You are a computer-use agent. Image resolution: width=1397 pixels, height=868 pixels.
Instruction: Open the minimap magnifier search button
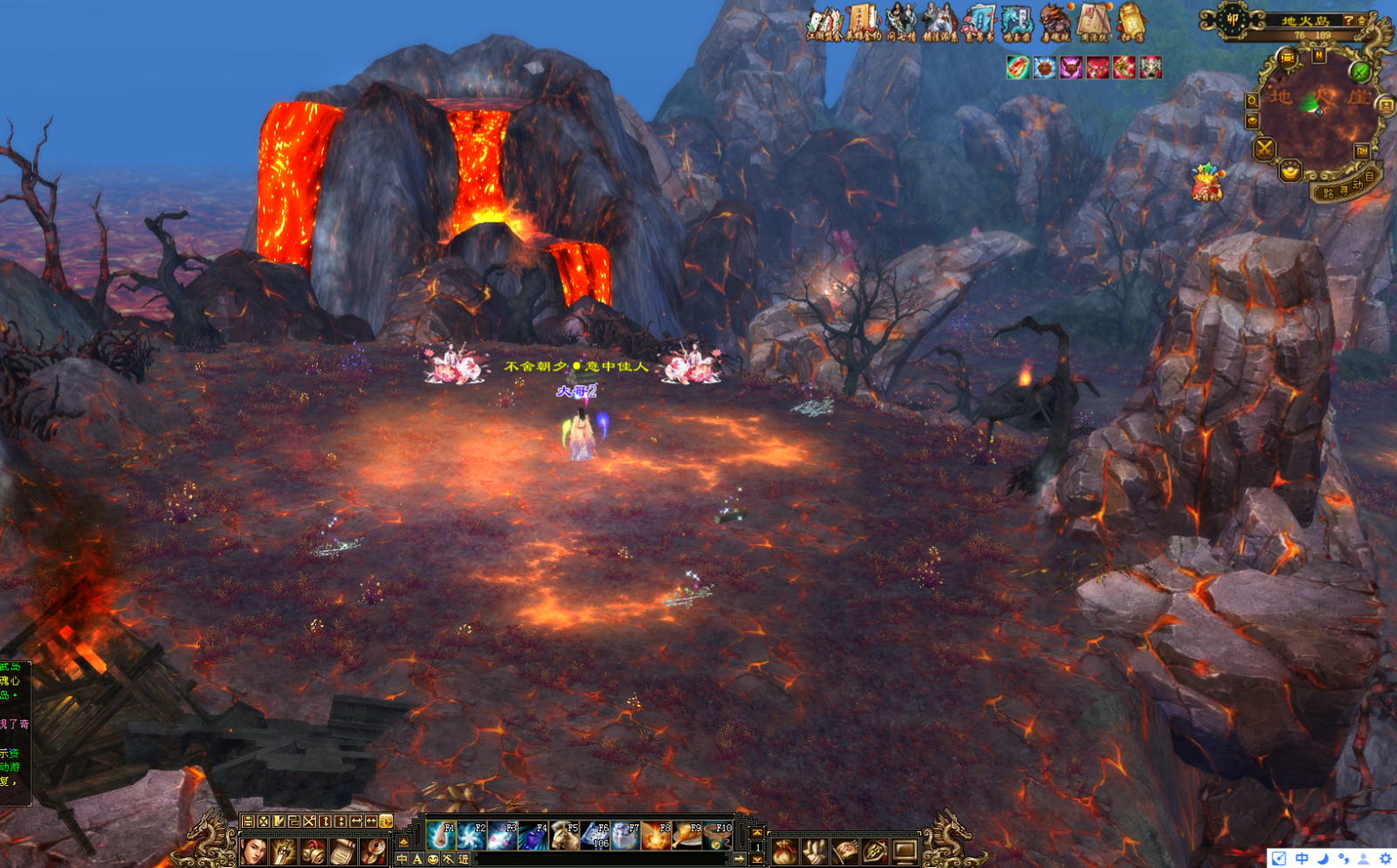tap(1252, 101)
